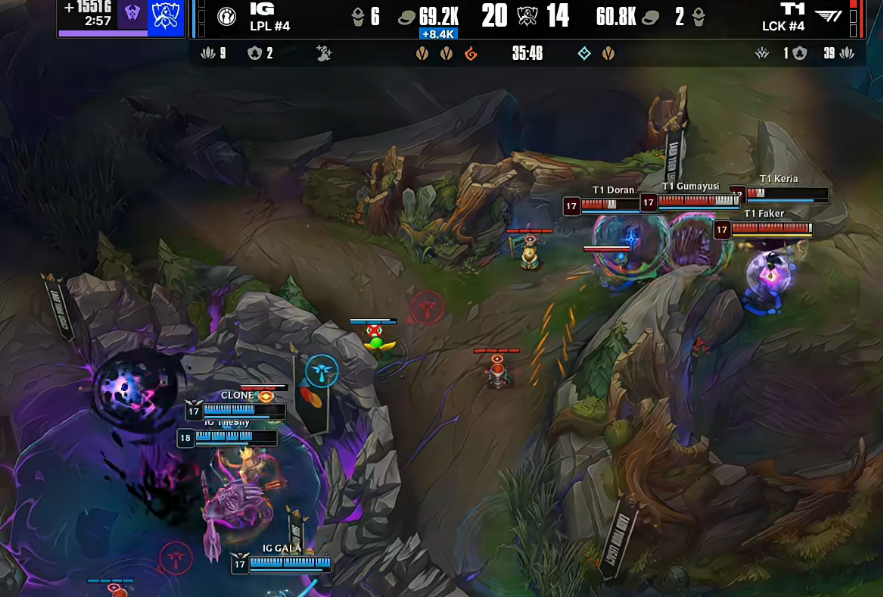Viewport: 883px width, 597px height.
Task: Click the IG team logo on the scoreboard
Action: click(x=227, y=17)
